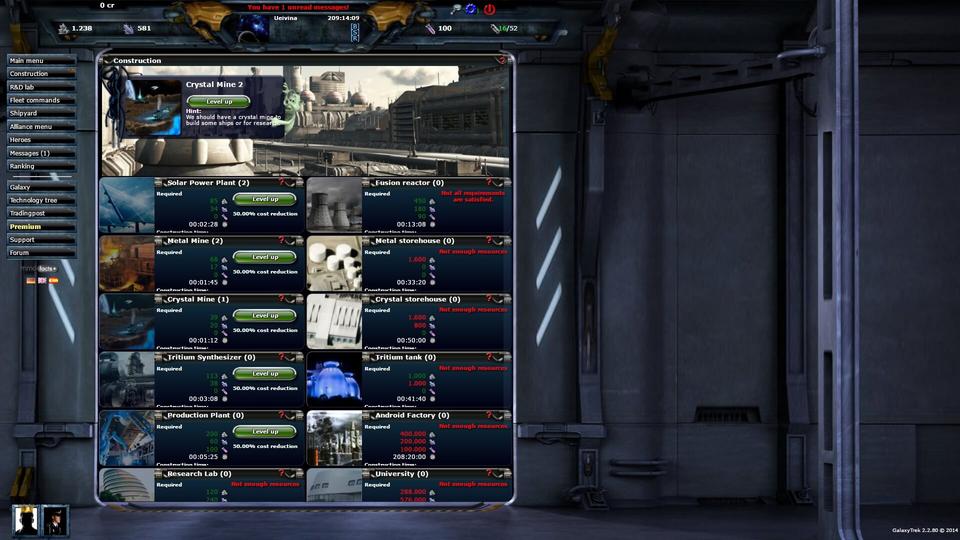This screenshot has height=540, width=960.
Task: Show the Heroes page
Action: pyautogui.click(x=41, y=140)
